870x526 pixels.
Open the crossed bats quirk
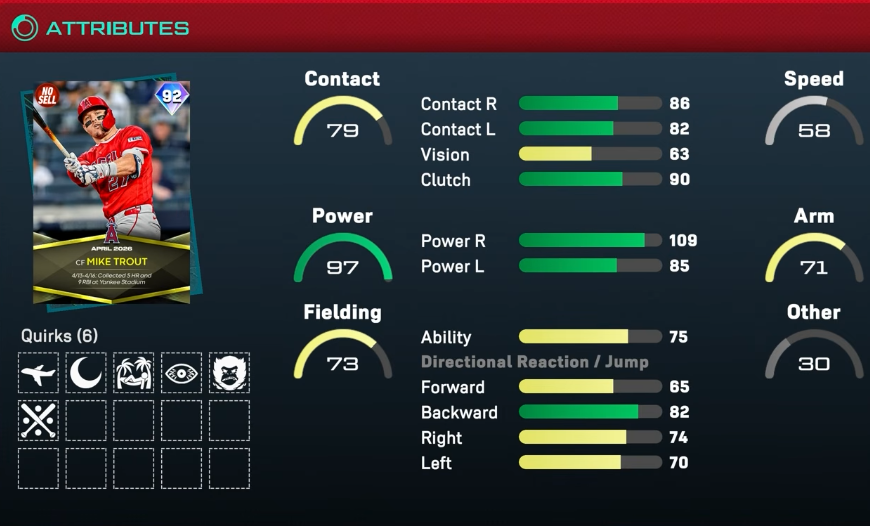coord(38,421)
